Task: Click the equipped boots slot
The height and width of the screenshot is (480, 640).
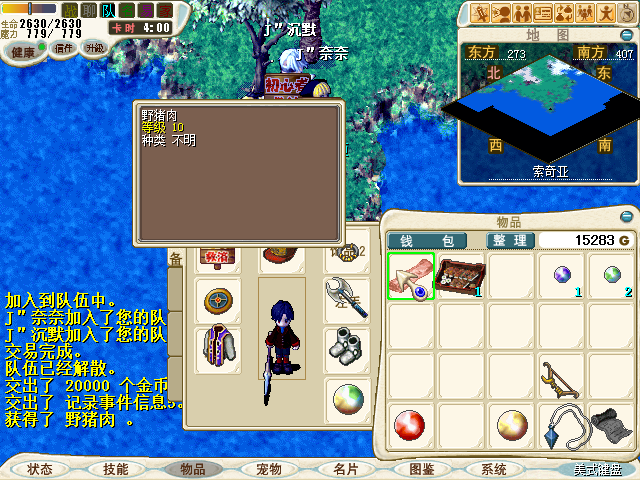Action: (x=347, y=349)
